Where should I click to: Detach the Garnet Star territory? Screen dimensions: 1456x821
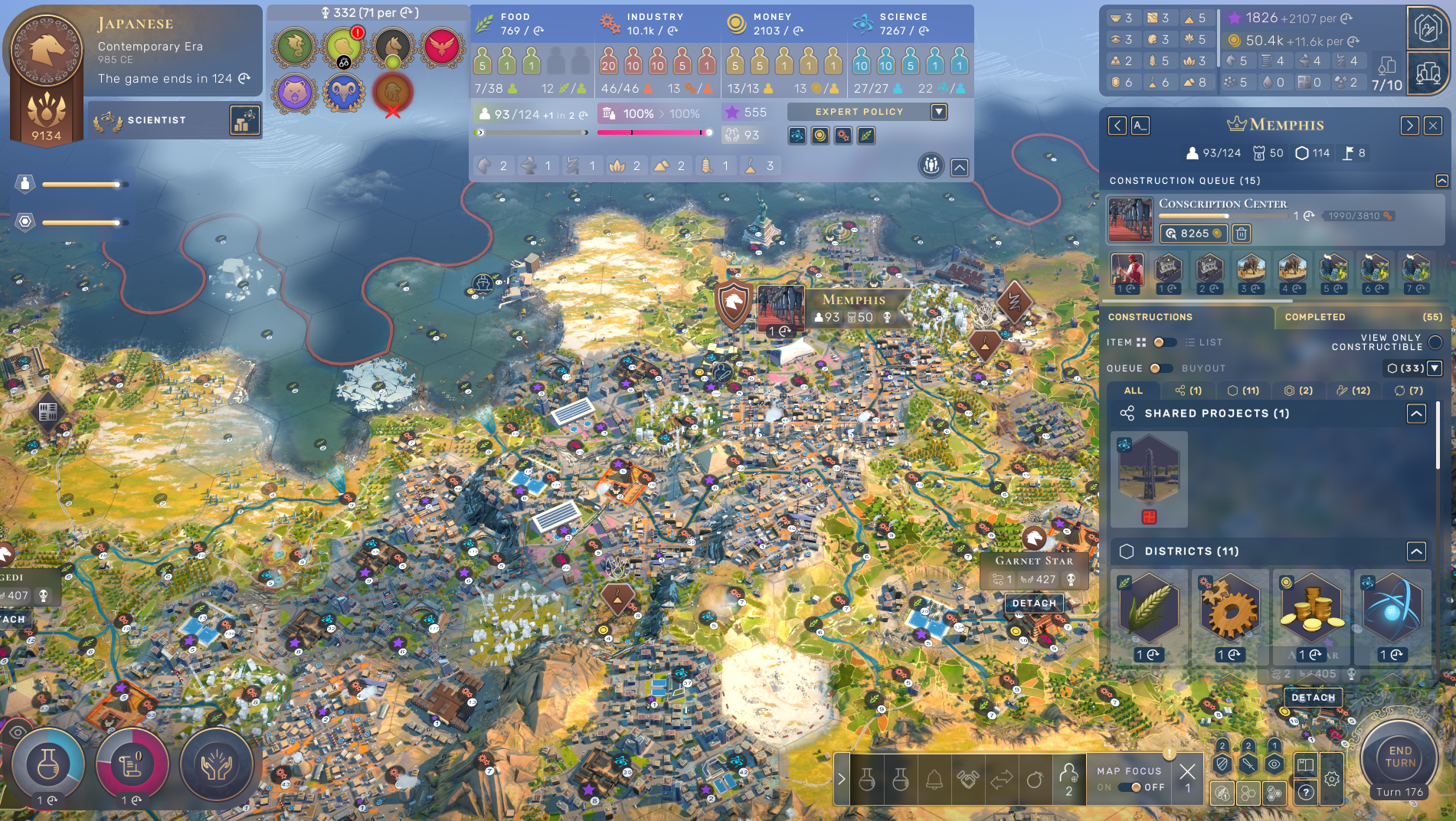click(1034, 603)
